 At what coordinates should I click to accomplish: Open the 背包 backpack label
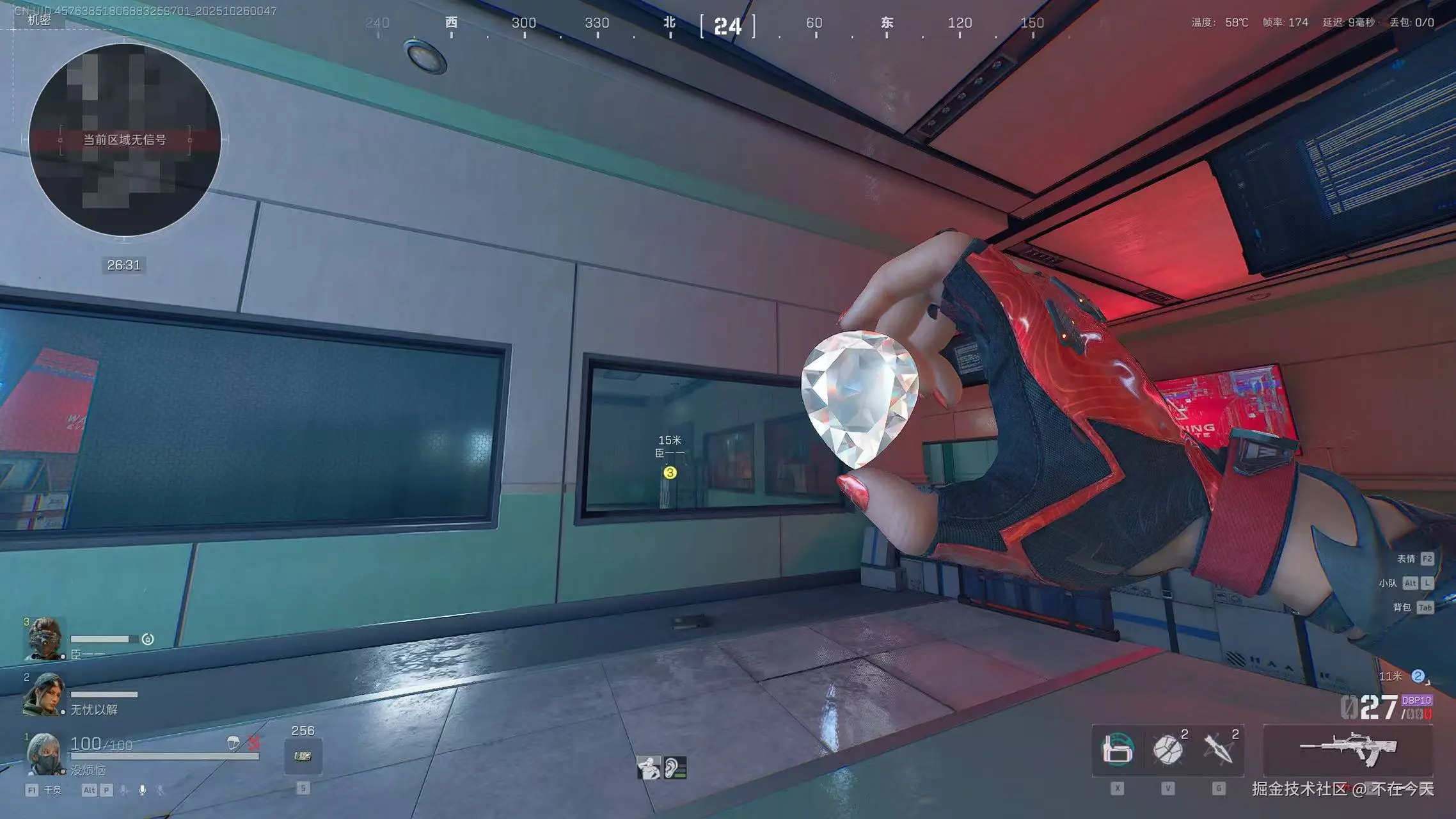(1402, 607)
